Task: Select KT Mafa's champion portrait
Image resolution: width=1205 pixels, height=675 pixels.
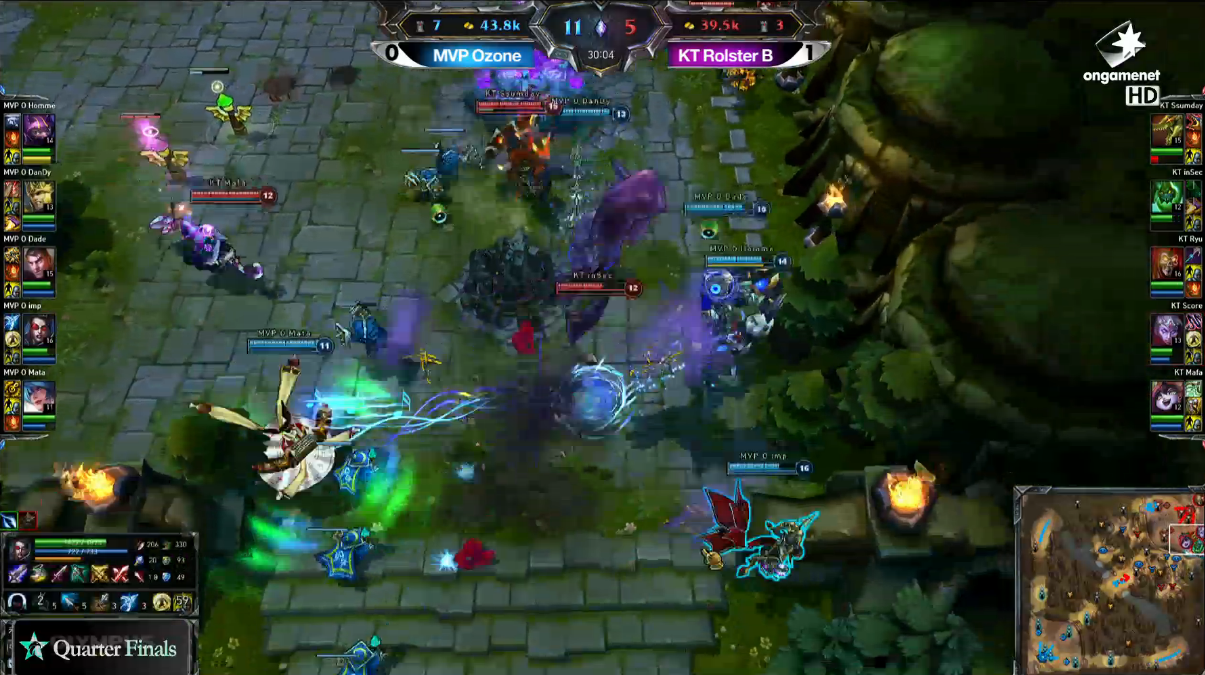Action: (1166, 398)
